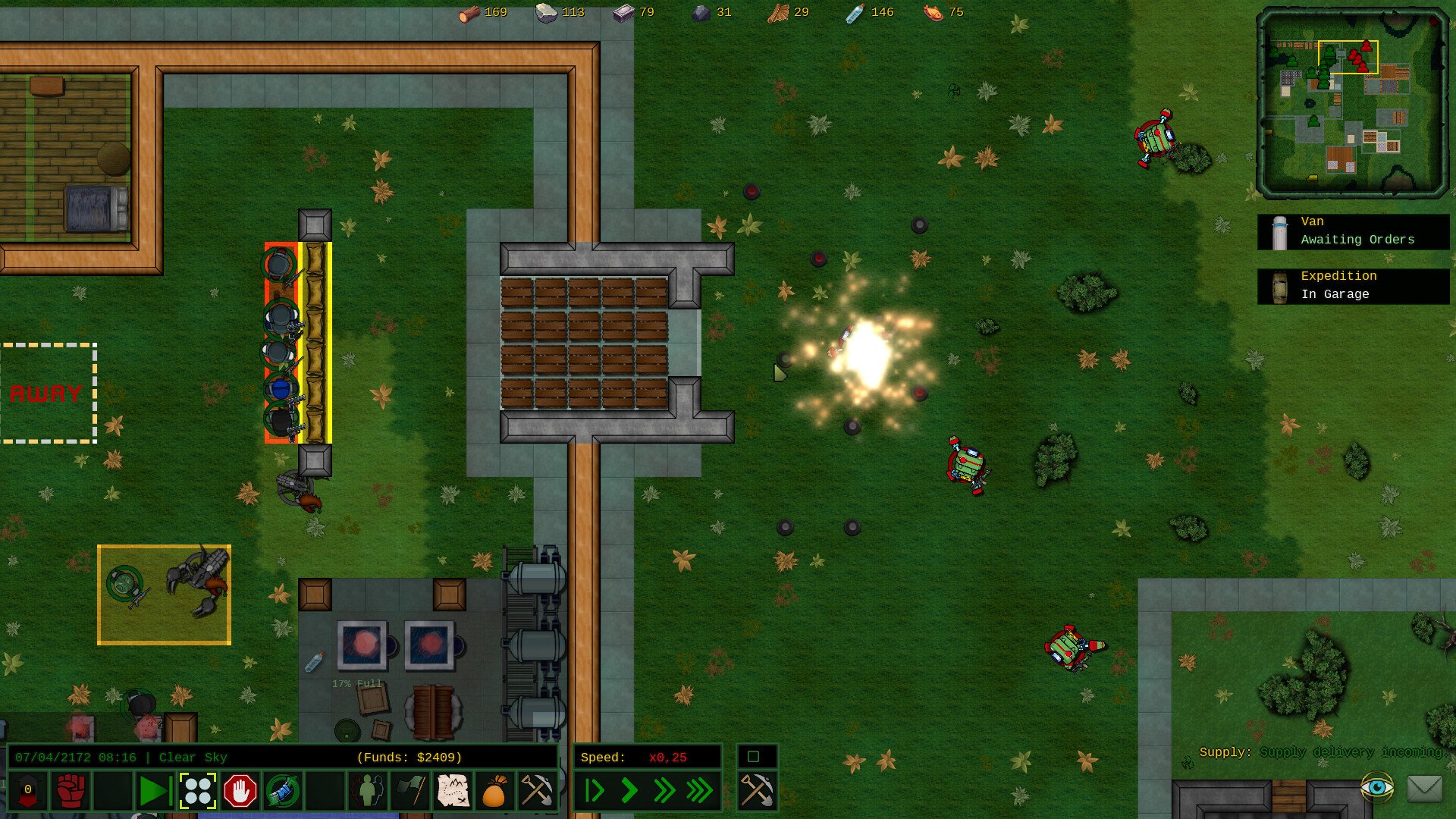Set game speed to triple arrows
The height and width of the screenshot is (819, 1456).
click(700, 791)
